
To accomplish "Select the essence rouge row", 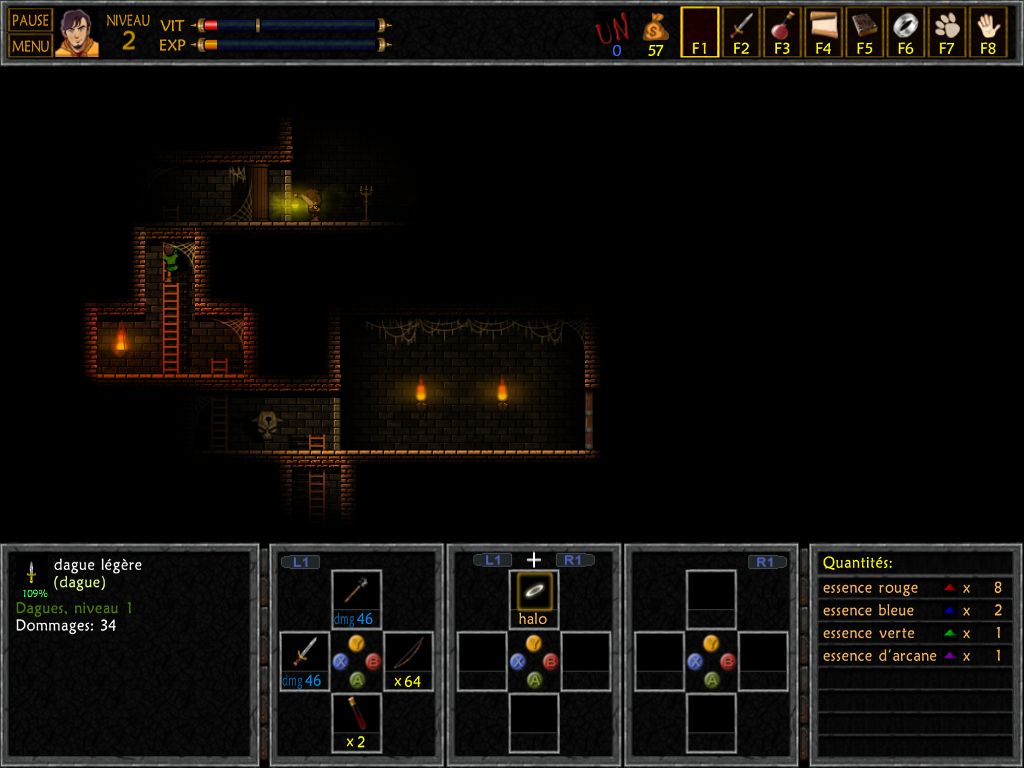I will click(914, 588).
